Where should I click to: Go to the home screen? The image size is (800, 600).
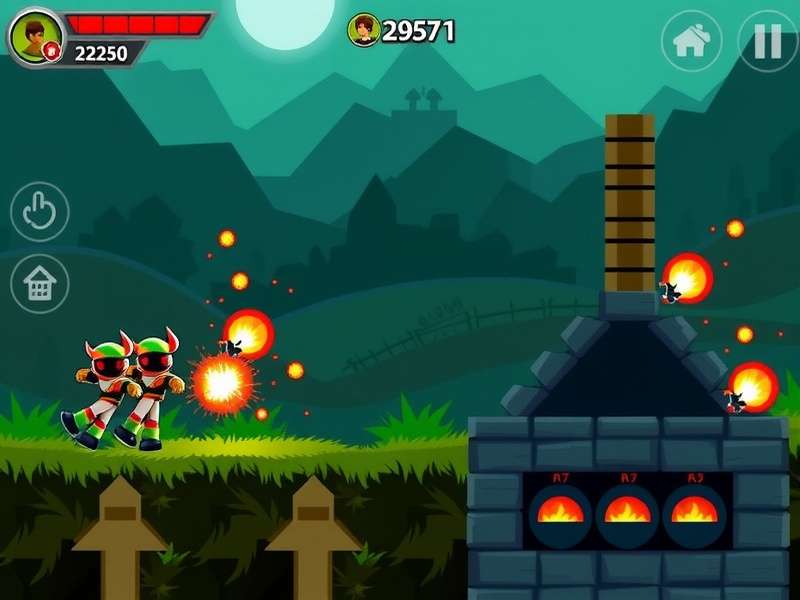pos(691,41)
